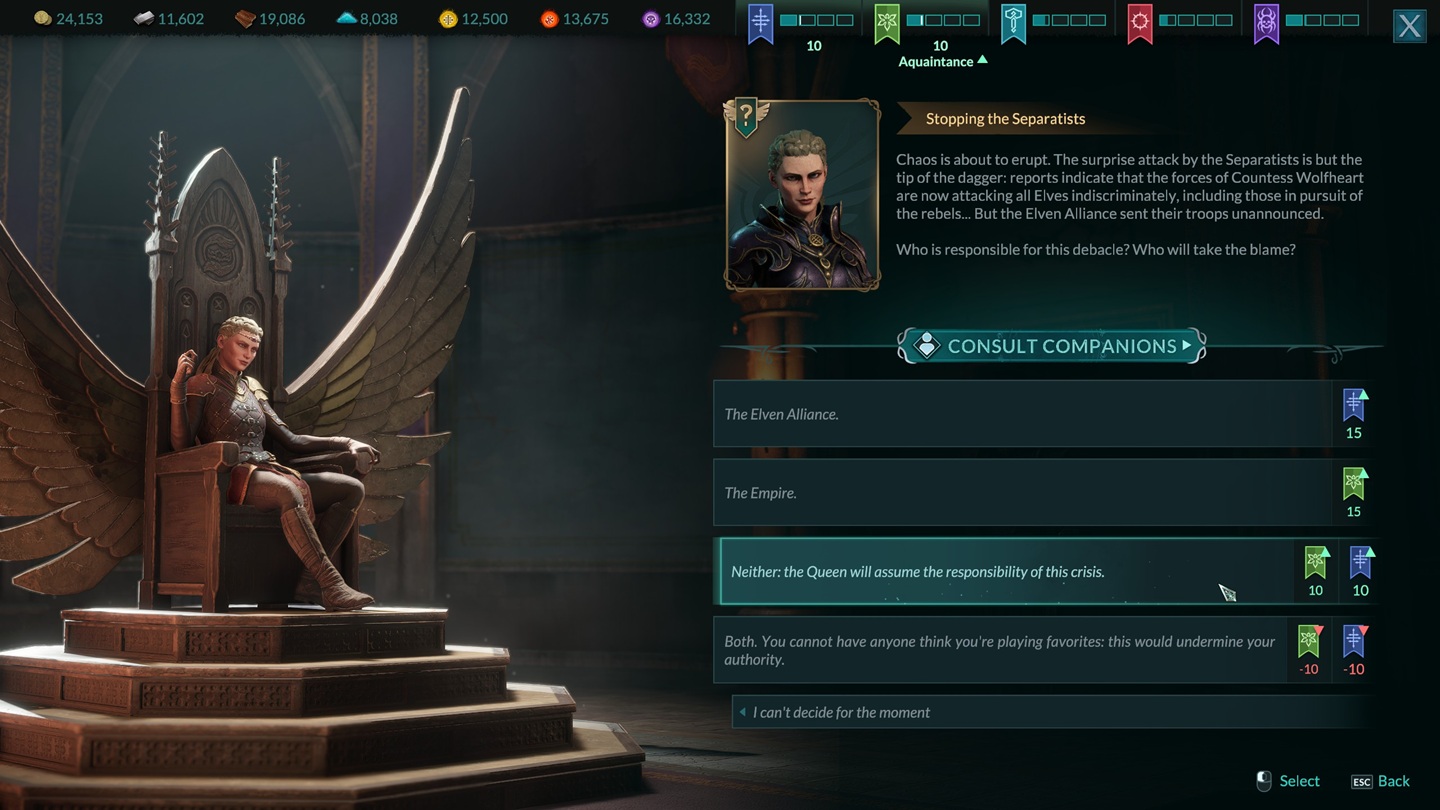Blame the Elven Alliance
The height and width of the screenshot is (810, 1440).
pyautogui.click(x=1022, y=414)
